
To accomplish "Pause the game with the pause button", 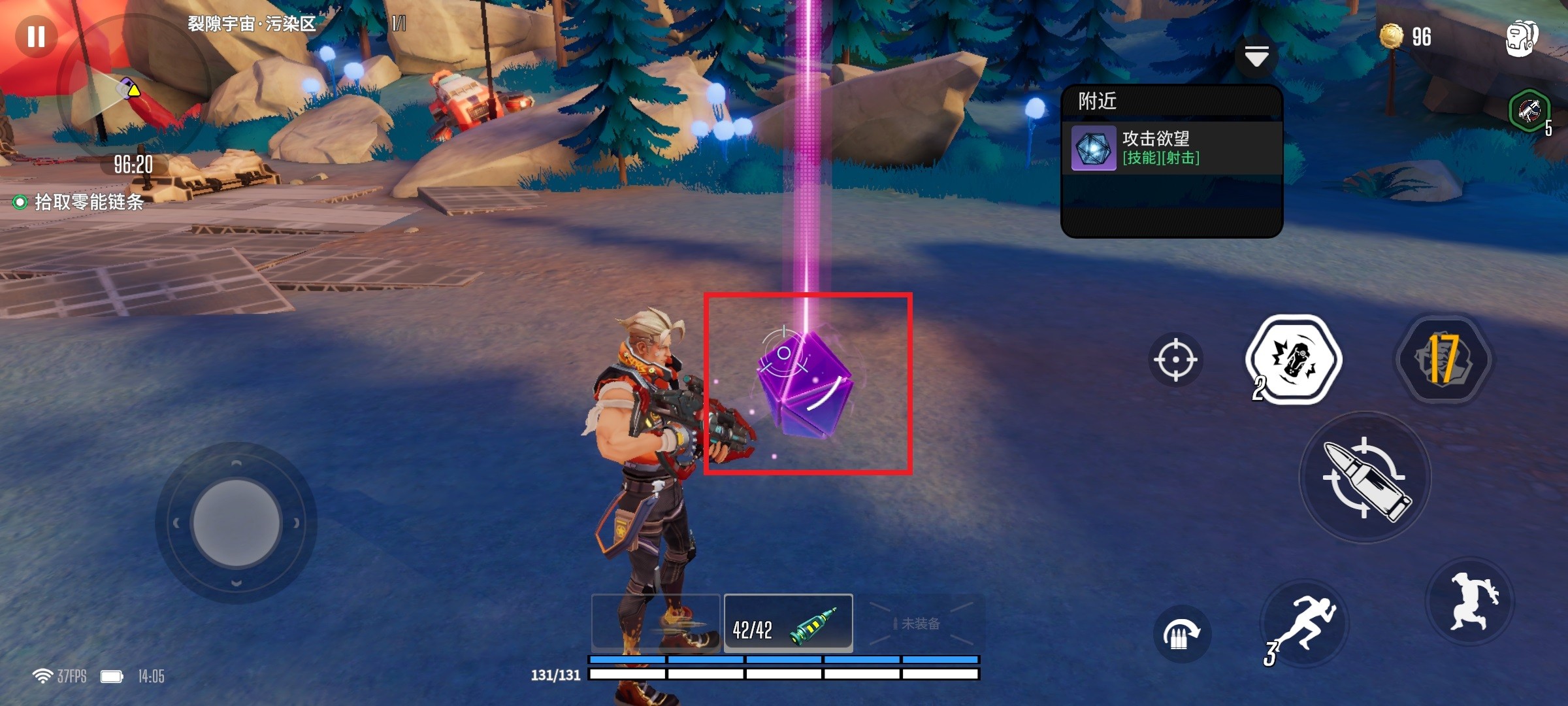I will coord(36,36).
